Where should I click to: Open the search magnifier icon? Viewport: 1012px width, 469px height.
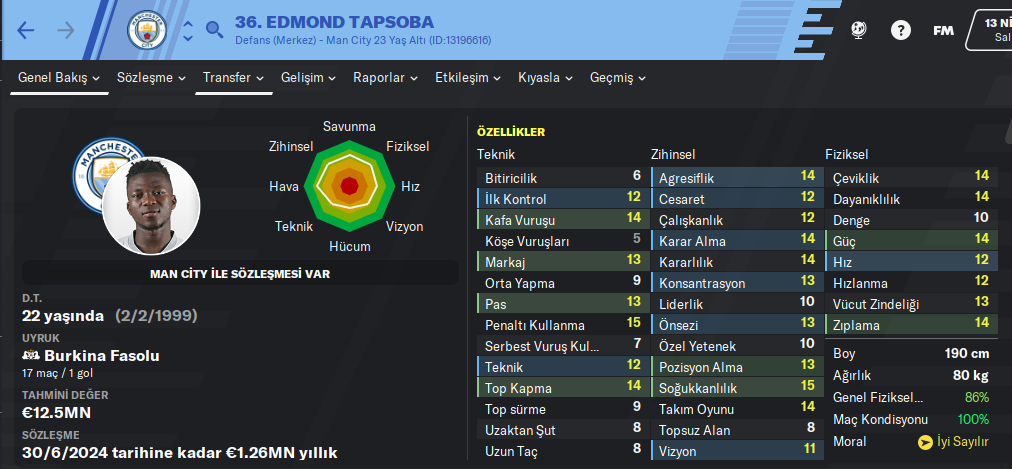pos(214,30)
